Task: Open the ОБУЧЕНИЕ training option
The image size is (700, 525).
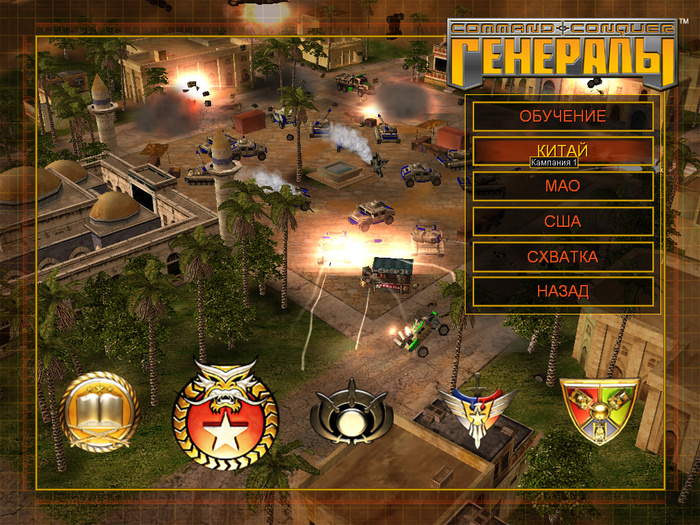Action: (562, 116)
